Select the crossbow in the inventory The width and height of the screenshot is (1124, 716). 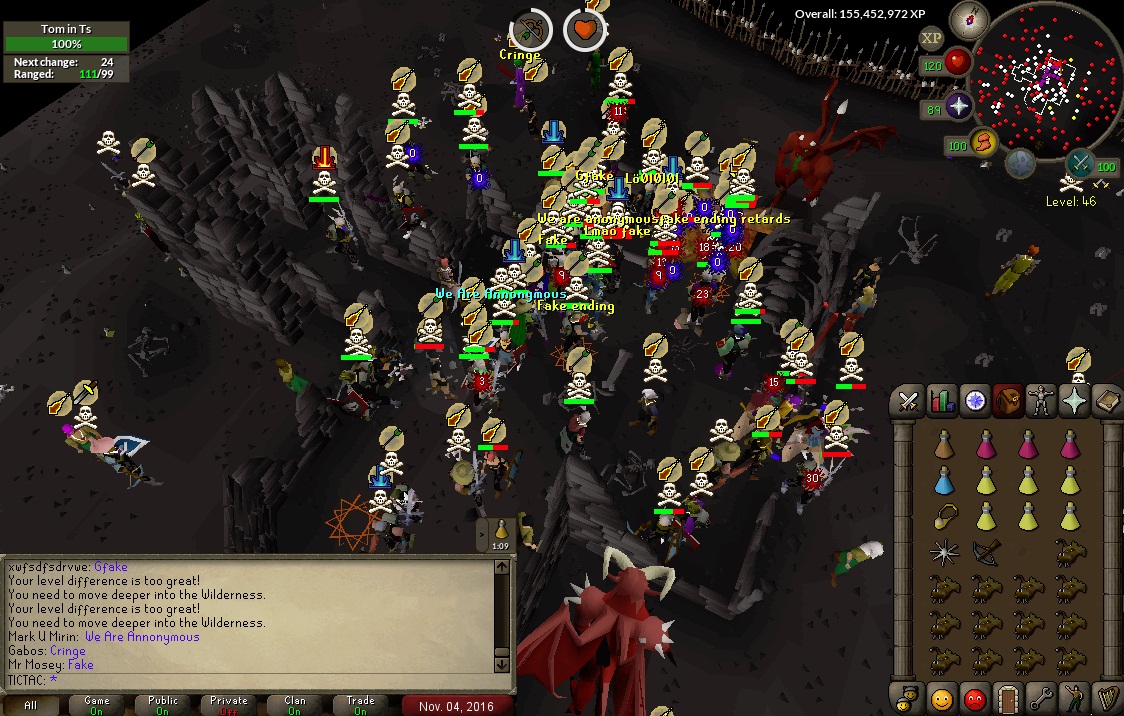click(x=986, y=551)
